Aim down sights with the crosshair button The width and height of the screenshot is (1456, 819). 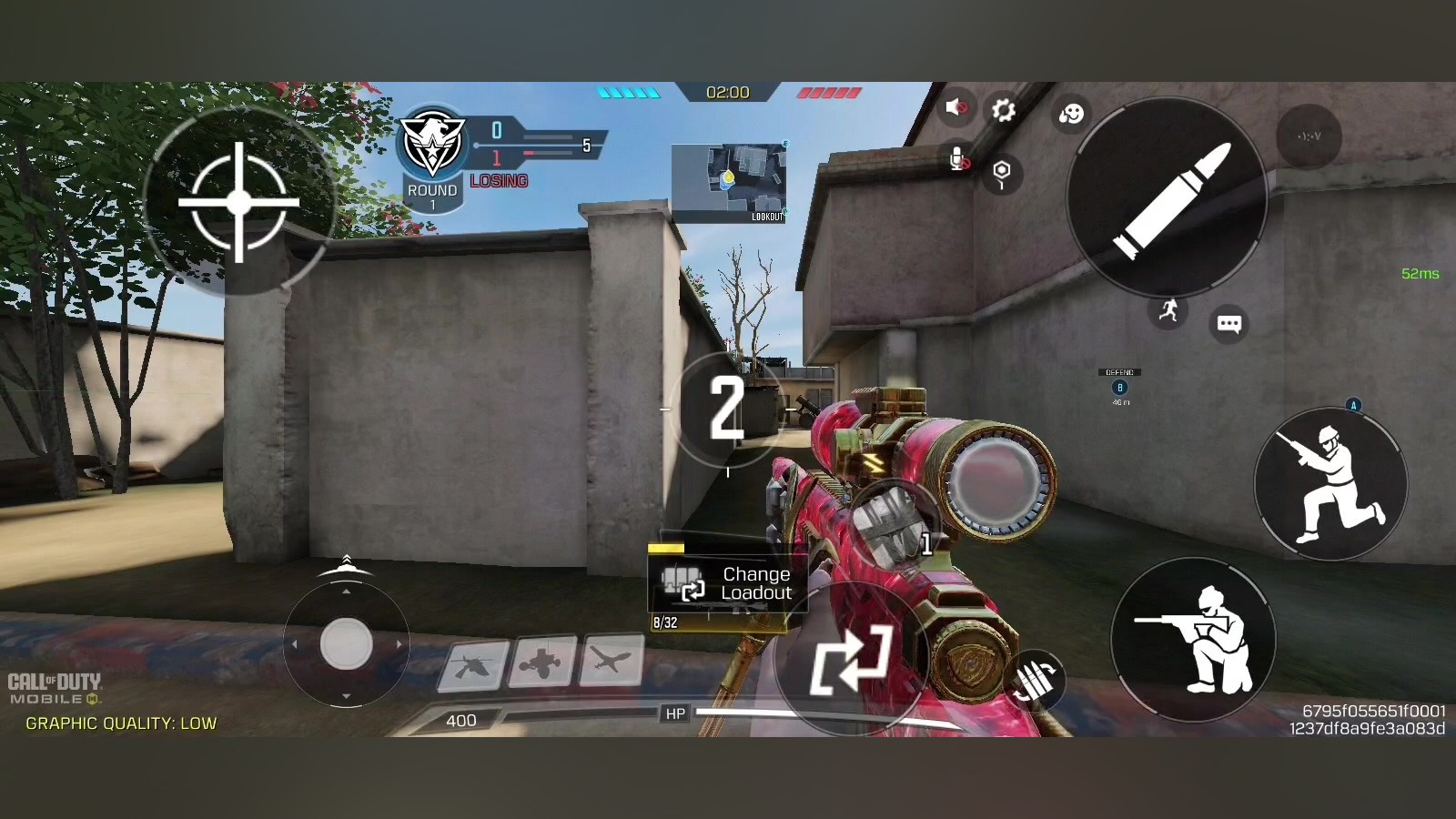[239, 202]
